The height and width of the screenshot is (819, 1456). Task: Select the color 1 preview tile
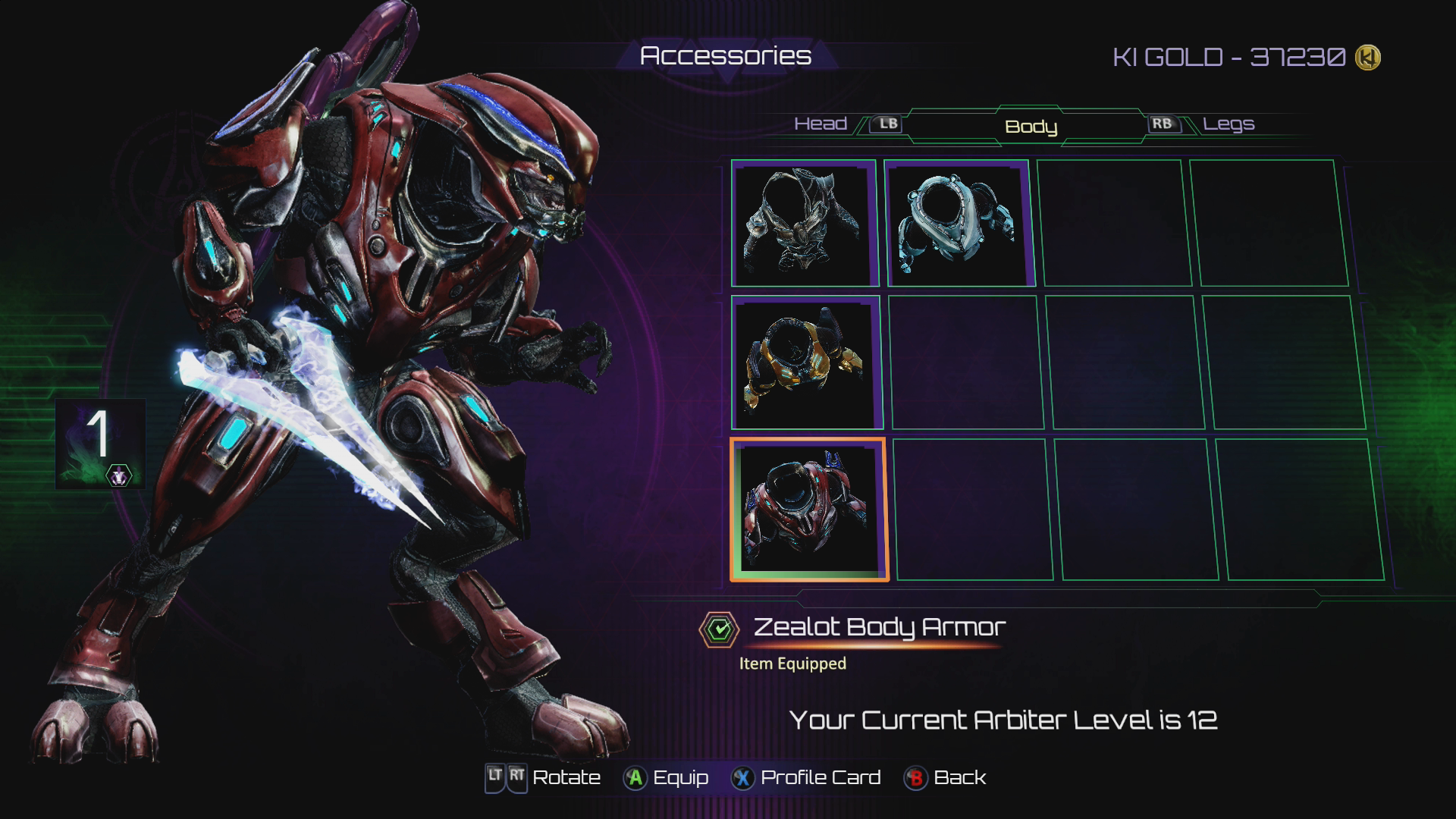[x=100, y=444]
